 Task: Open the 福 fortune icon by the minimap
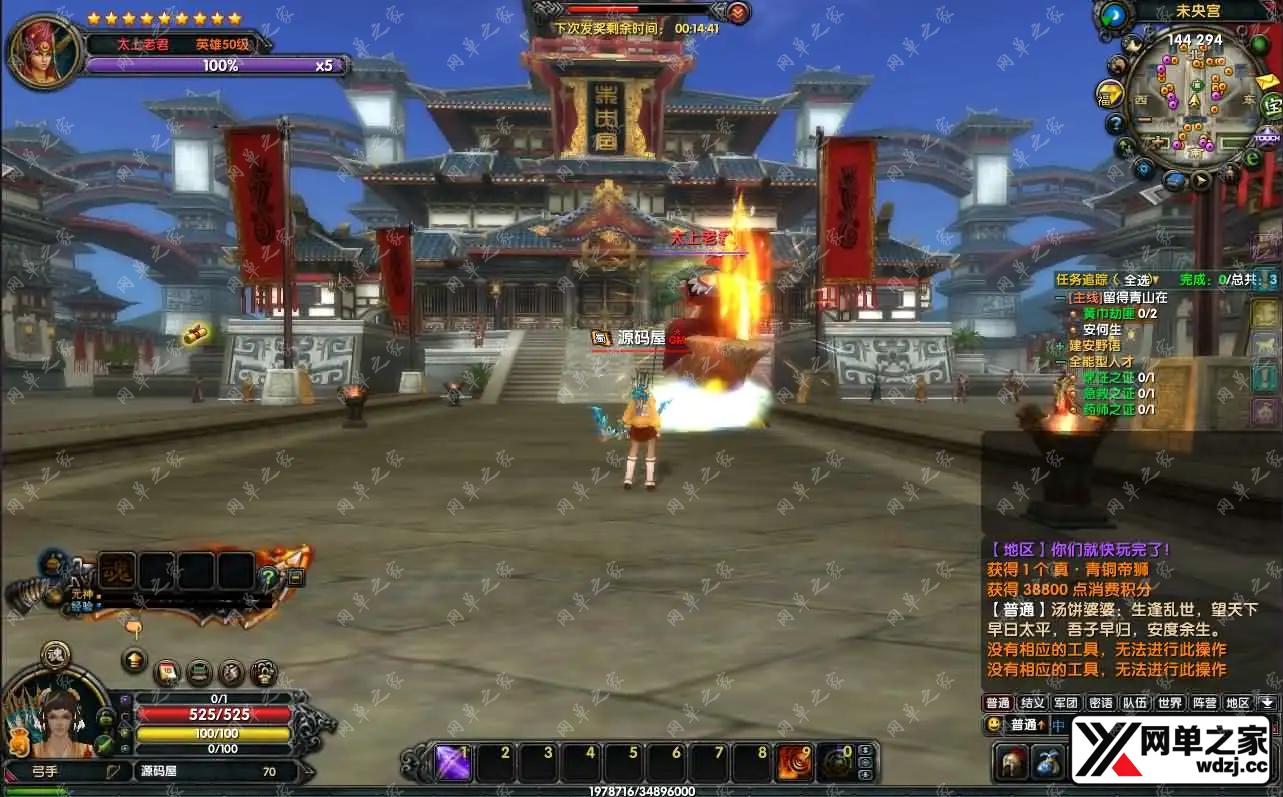1108,94
